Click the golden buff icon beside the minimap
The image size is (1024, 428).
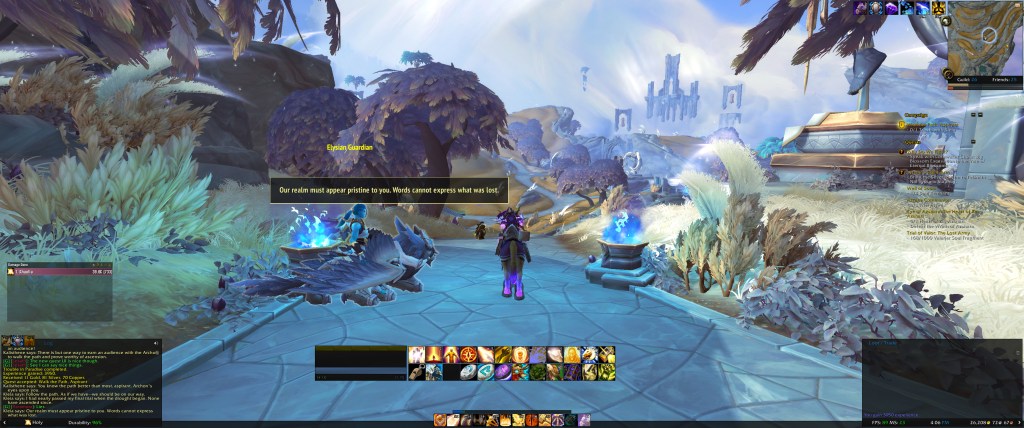(x=939, y=8)
